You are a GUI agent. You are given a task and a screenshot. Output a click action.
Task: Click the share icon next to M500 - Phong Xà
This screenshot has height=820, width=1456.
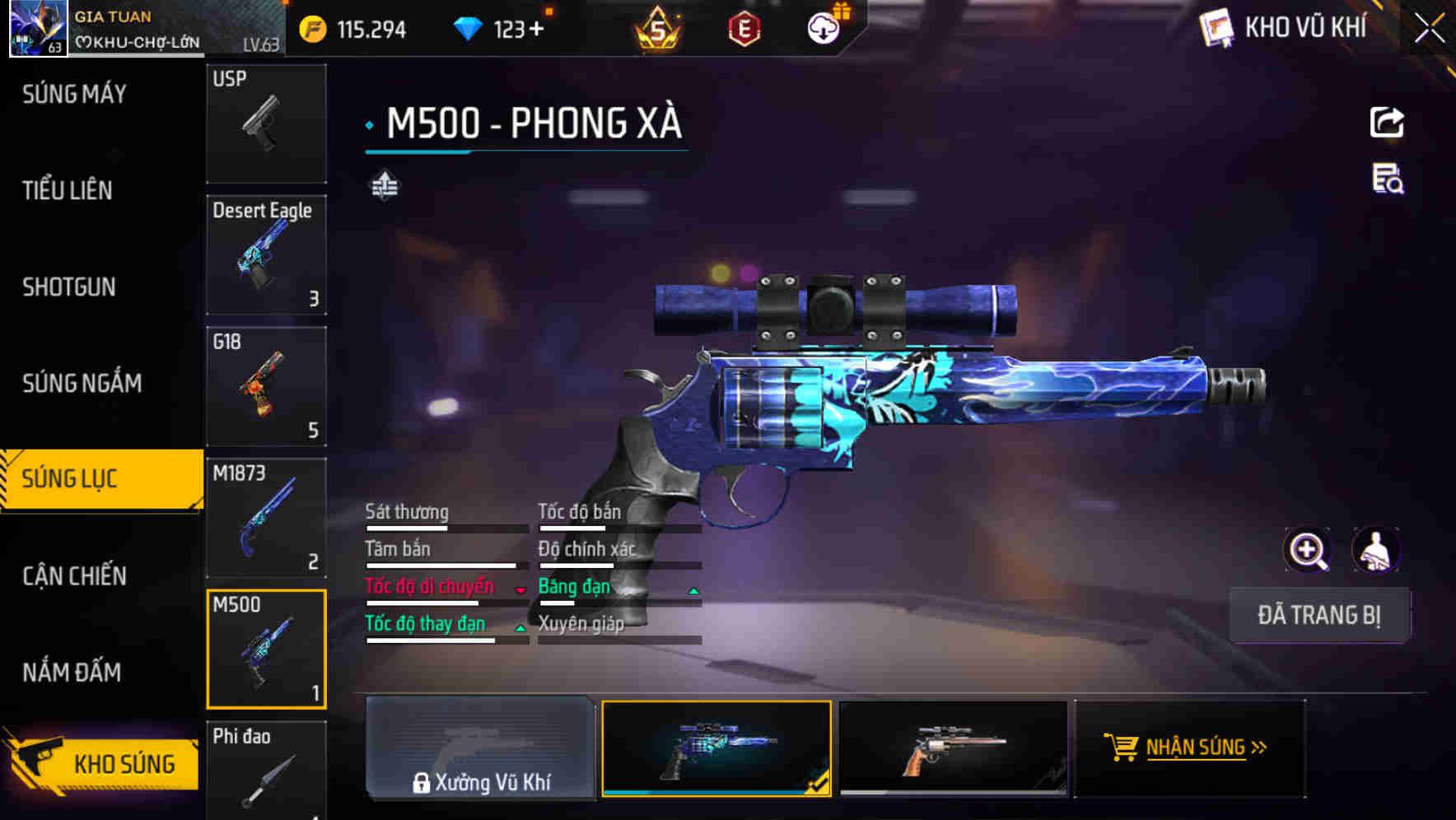(1388, 121)
